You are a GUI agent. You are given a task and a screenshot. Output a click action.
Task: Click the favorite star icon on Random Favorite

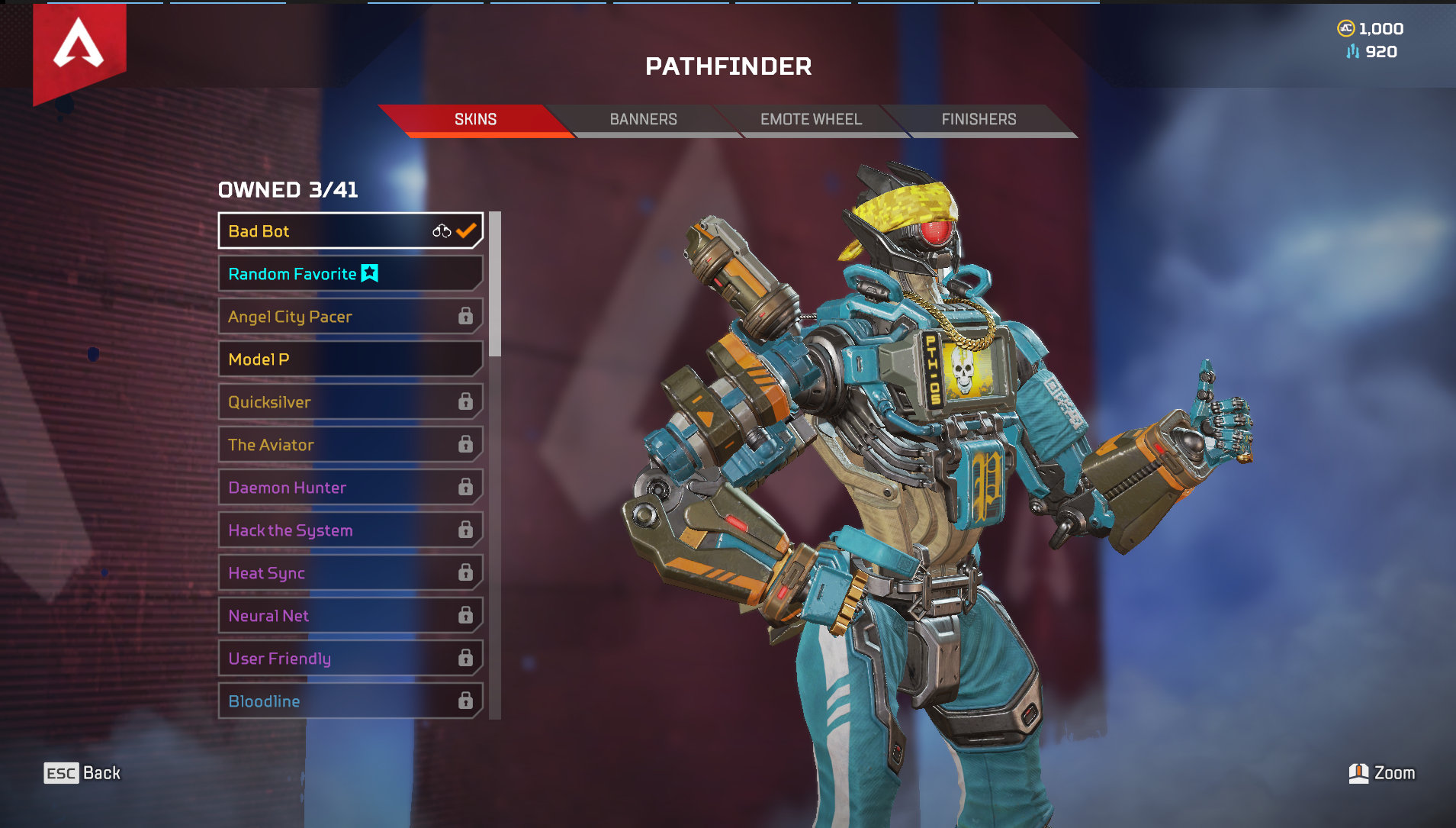pyautogui.click(x=368, y=273)
